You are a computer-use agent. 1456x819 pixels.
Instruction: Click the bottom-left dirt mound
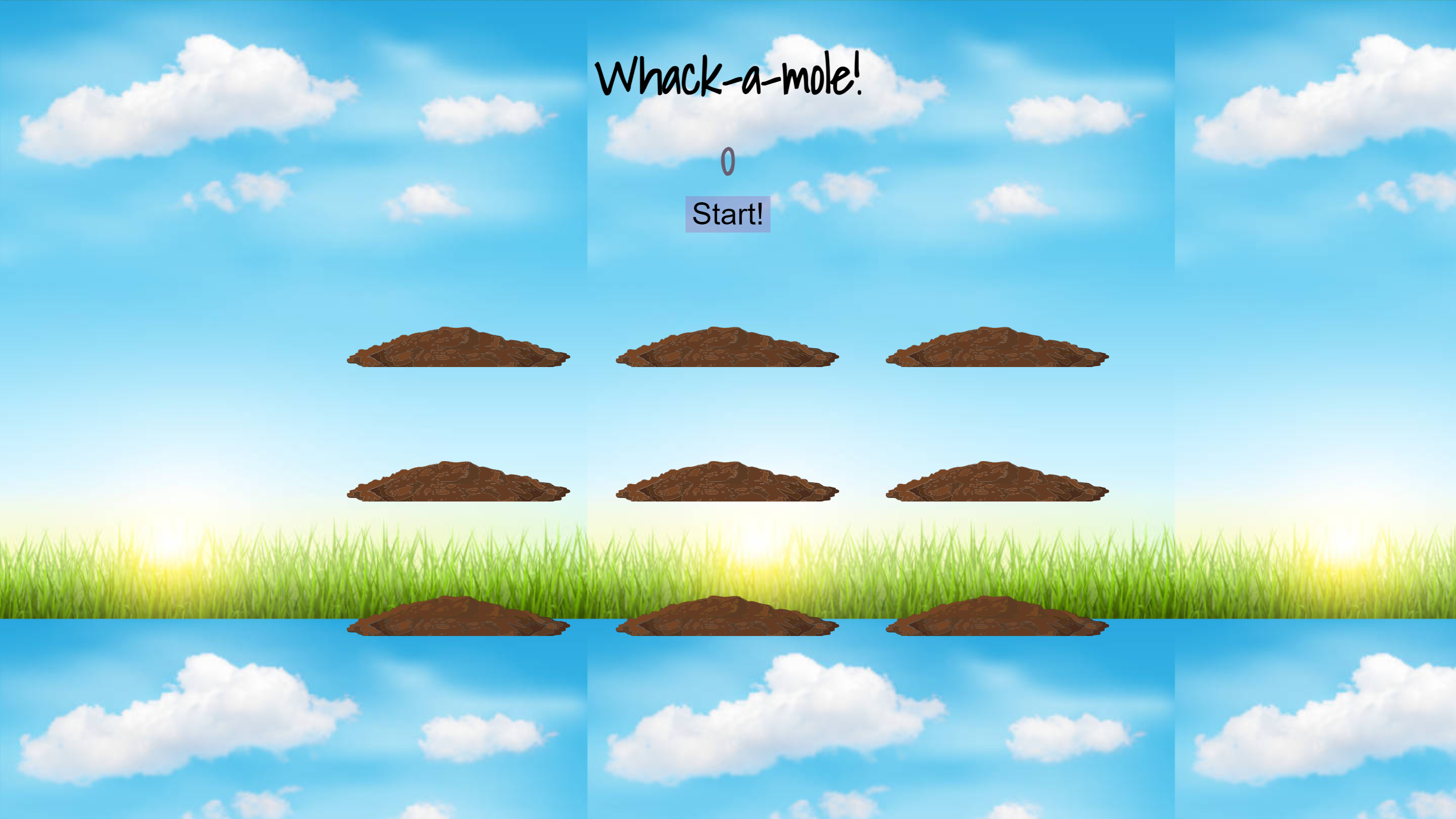pos(458,616)
